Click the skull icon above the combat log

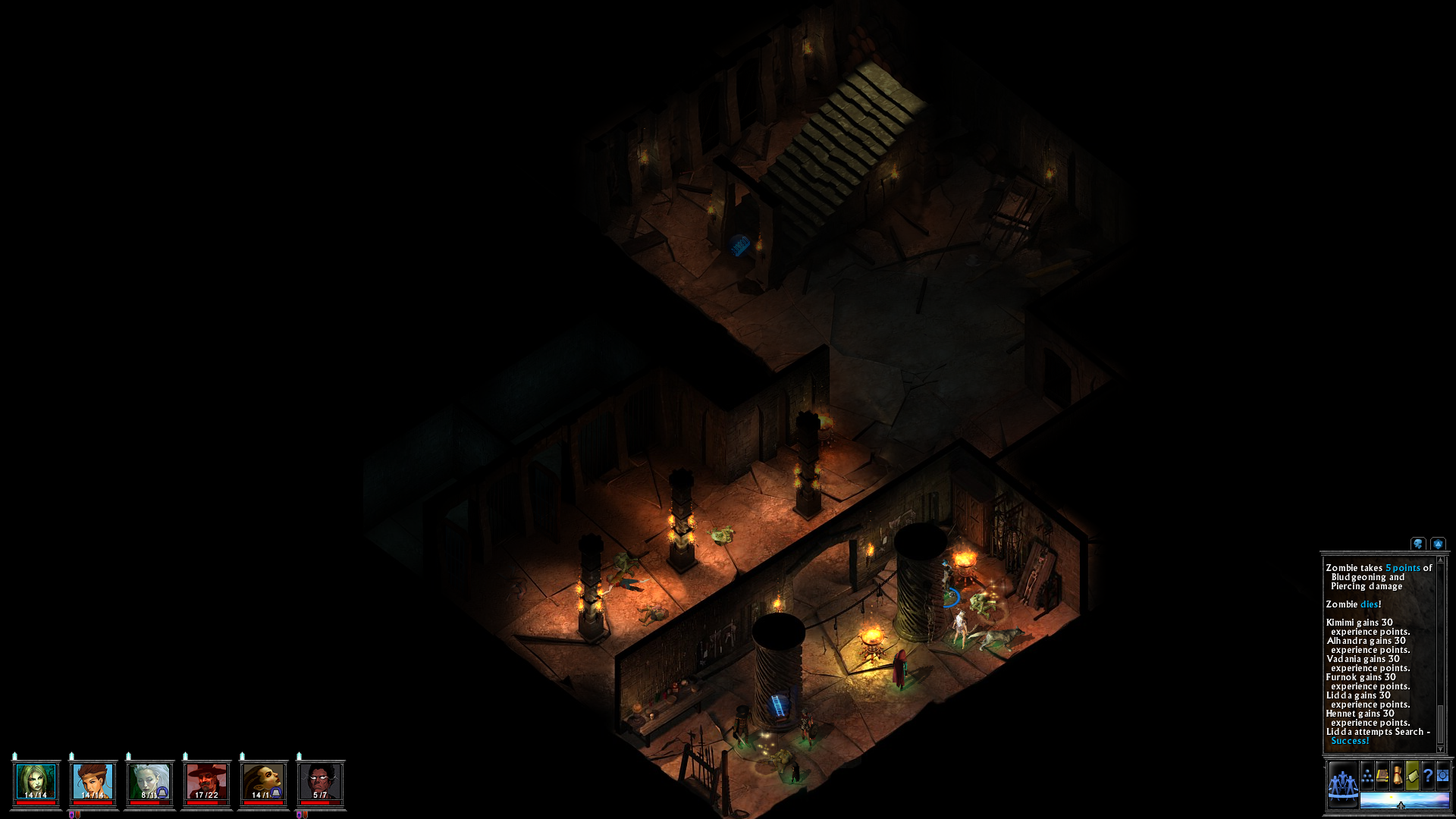(x=1417, y=544)
